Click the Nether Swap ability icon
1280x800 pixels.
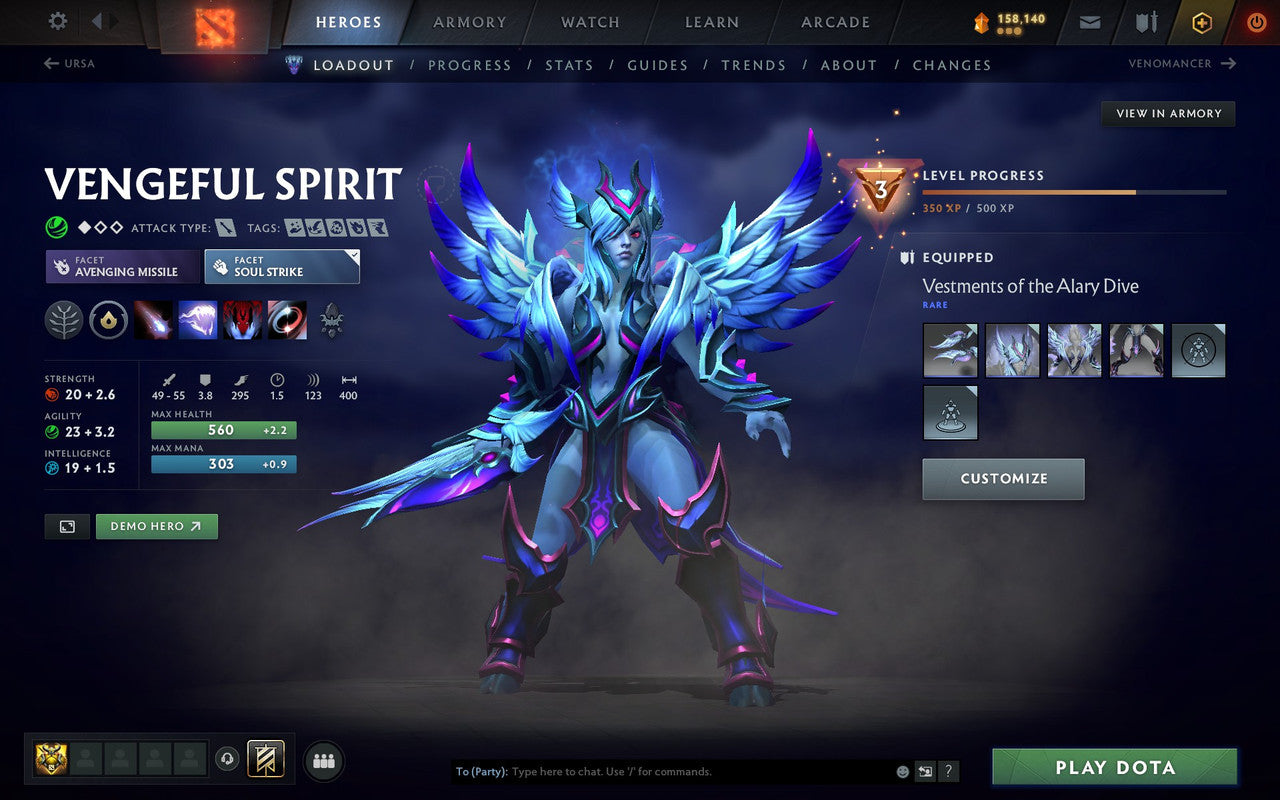click(287, 320)
